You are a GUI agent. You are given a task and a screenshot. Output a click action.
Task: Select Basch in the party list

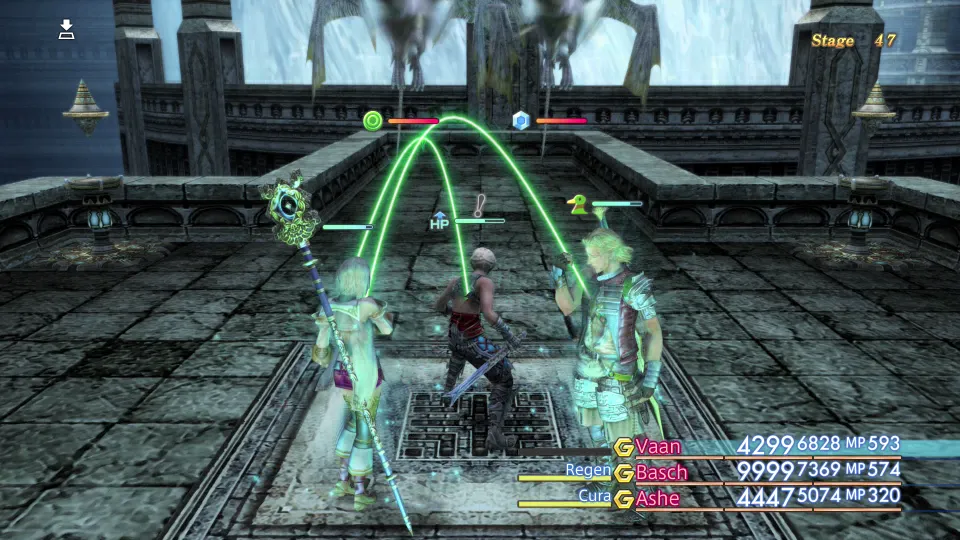point(661,471)
